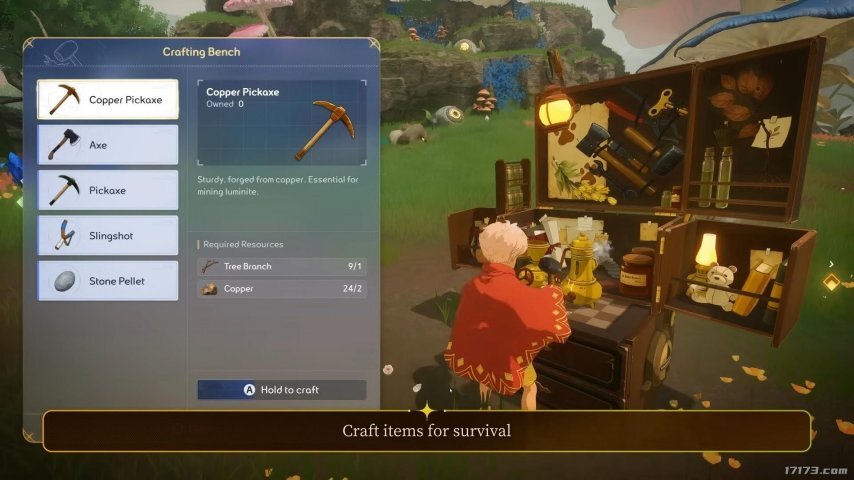Select the Slingshot recipe
Viewport: 854px width, 480px height.
pyautogui.click(x=108, y=236)
